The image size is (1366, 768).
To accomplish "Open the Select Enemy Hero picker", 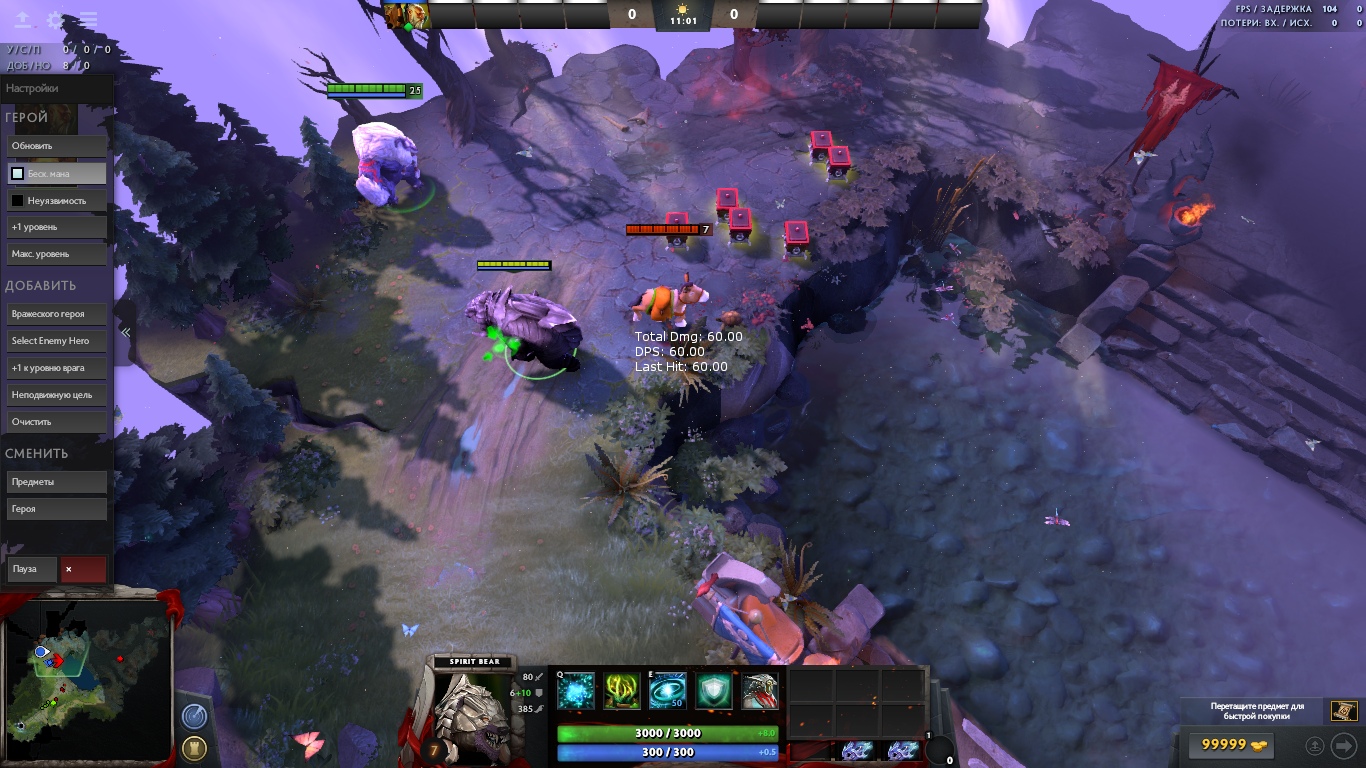I will pos(57,341).
